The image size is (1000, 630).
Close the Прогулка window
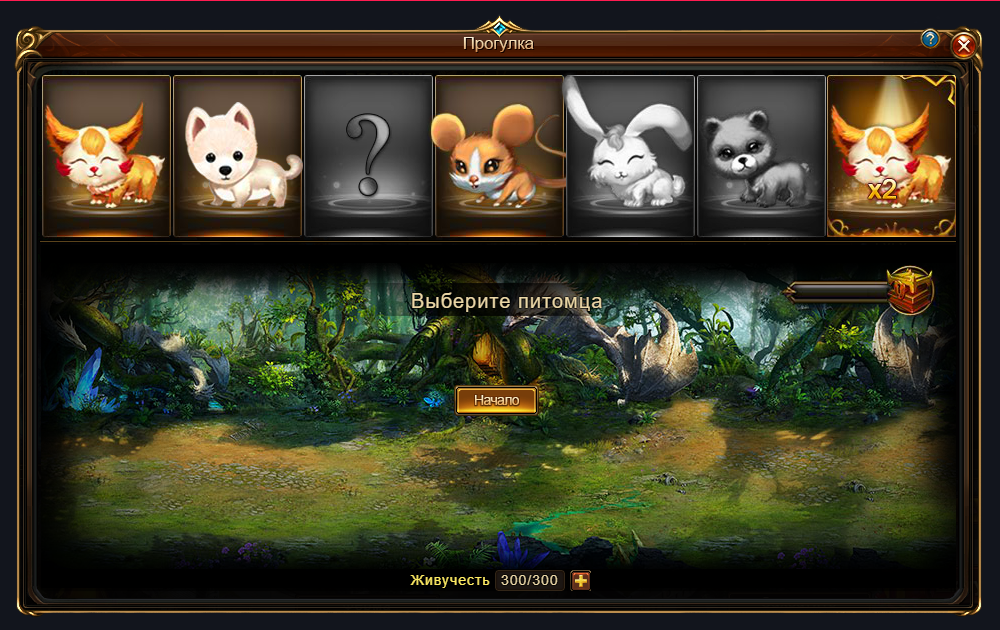point(963,45)
